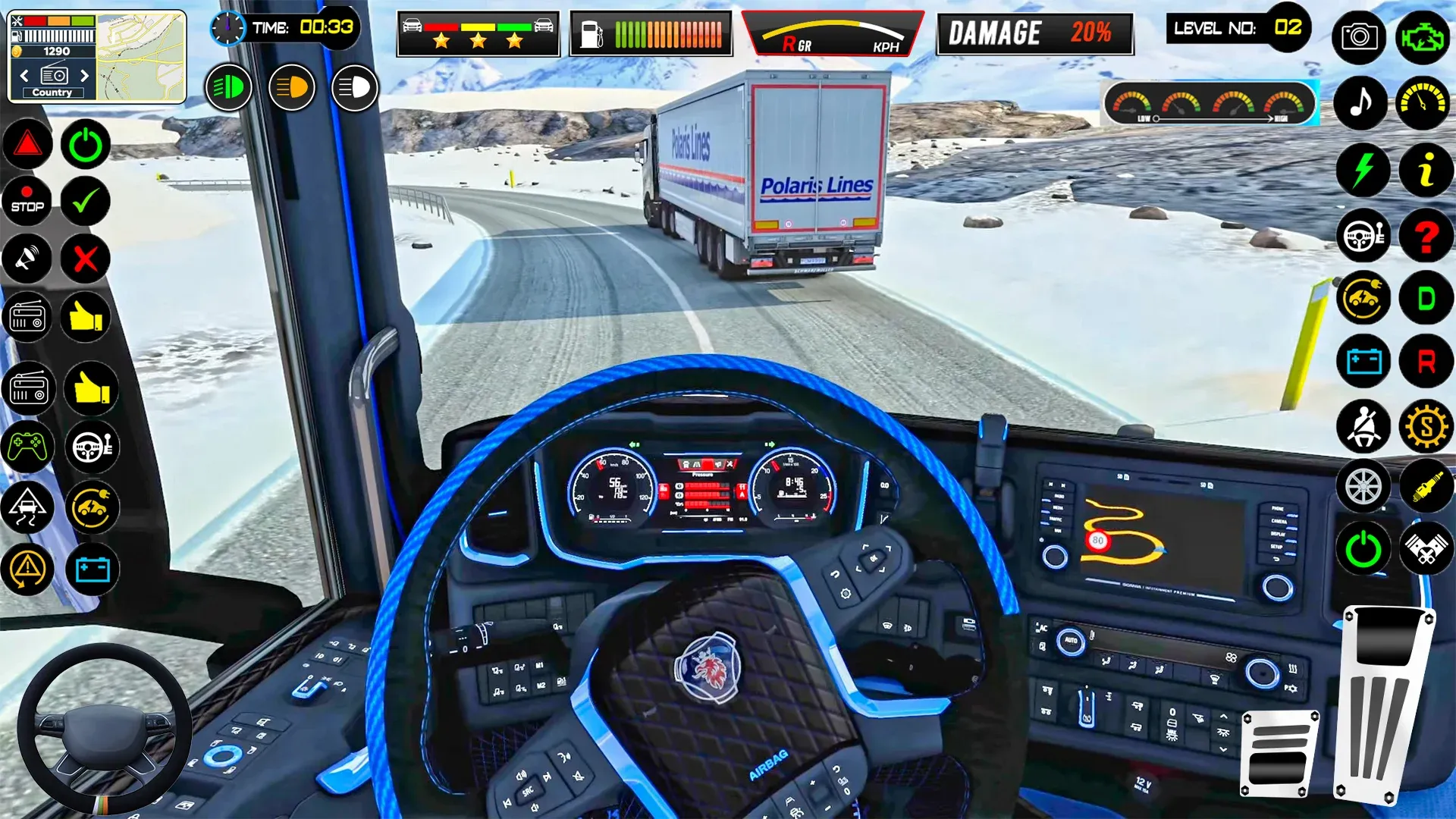This screenshot has width=1456, height=819.
Task: Open help with the red question mark
Action: (1426, 236)
